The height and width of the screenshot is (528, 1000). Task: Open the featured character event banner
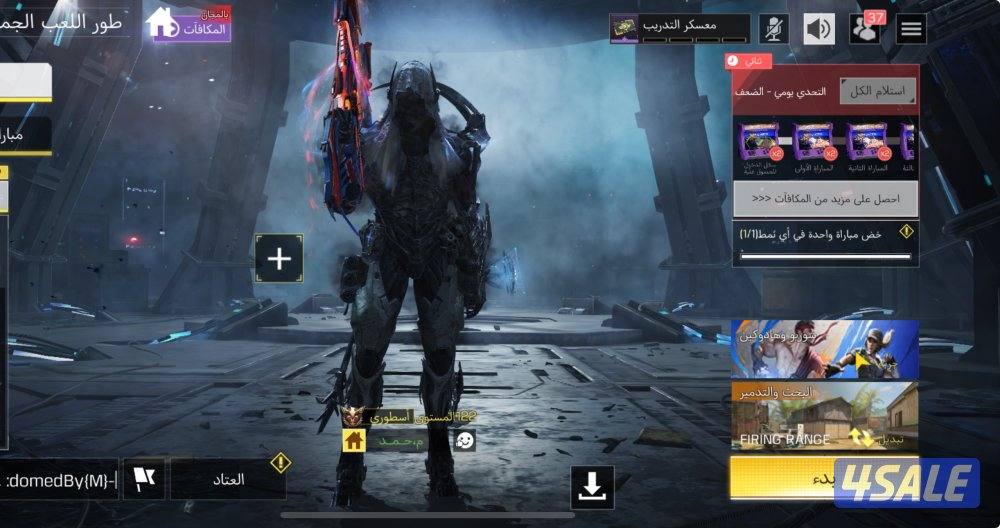824,348
